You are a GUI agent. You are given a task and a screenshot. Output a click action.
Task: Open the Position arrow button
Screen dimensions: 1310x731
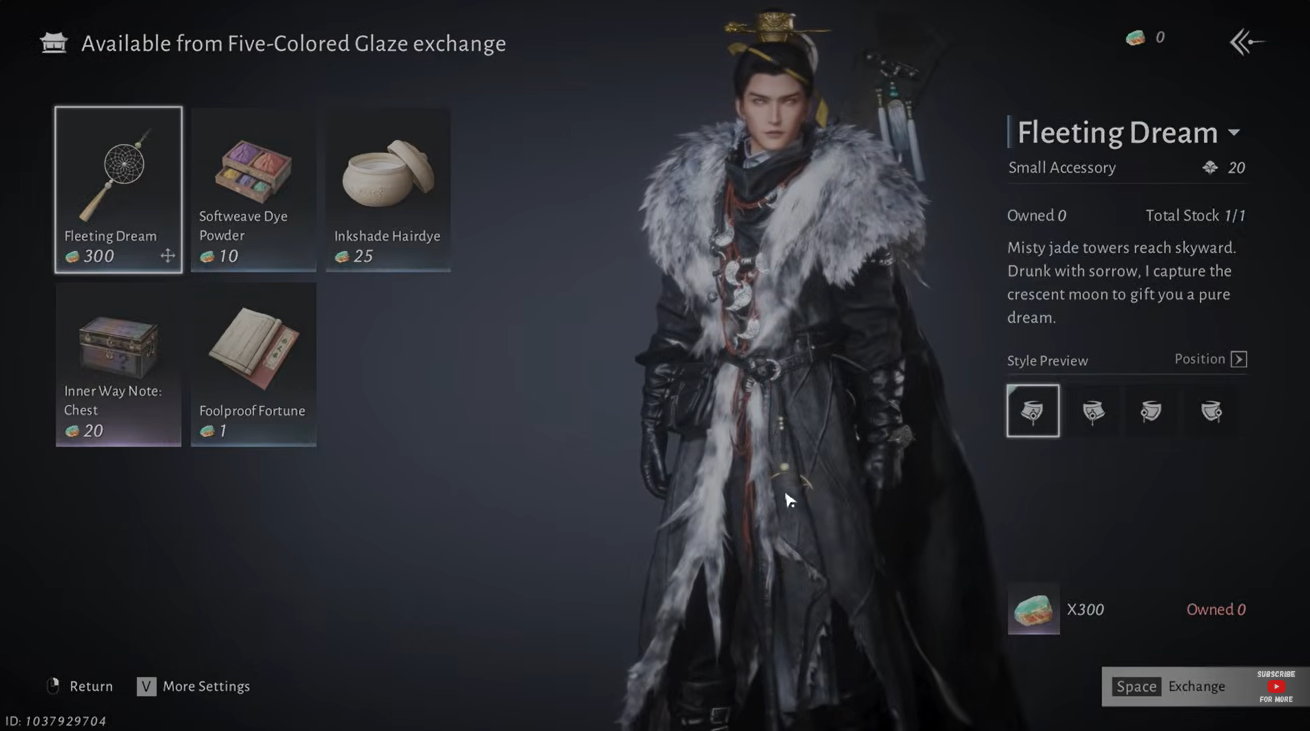pyautogui.click(x=1239, y=359)
